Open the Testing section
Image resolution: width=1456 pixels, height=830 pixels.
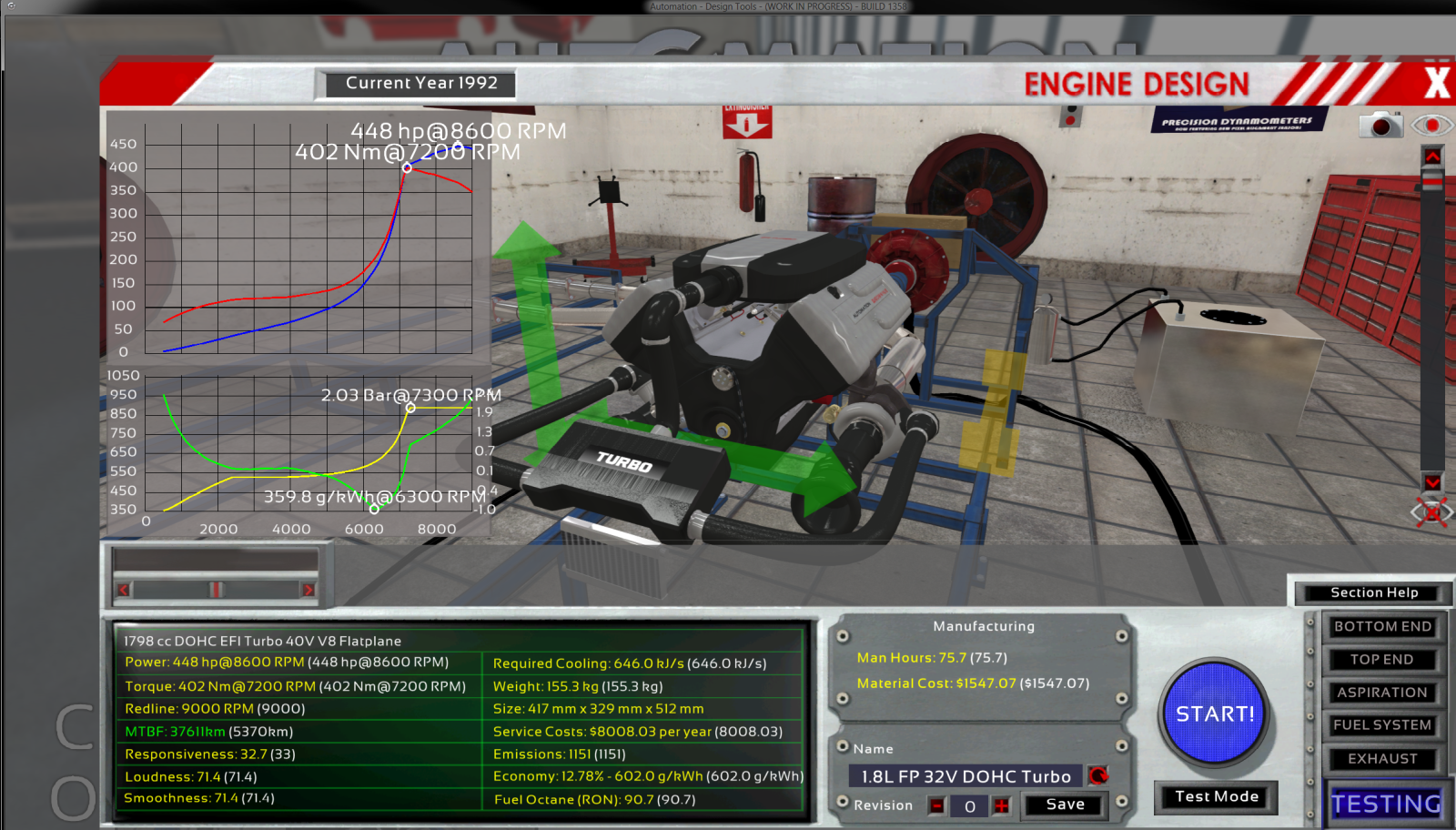click(x=1385, y=804)
